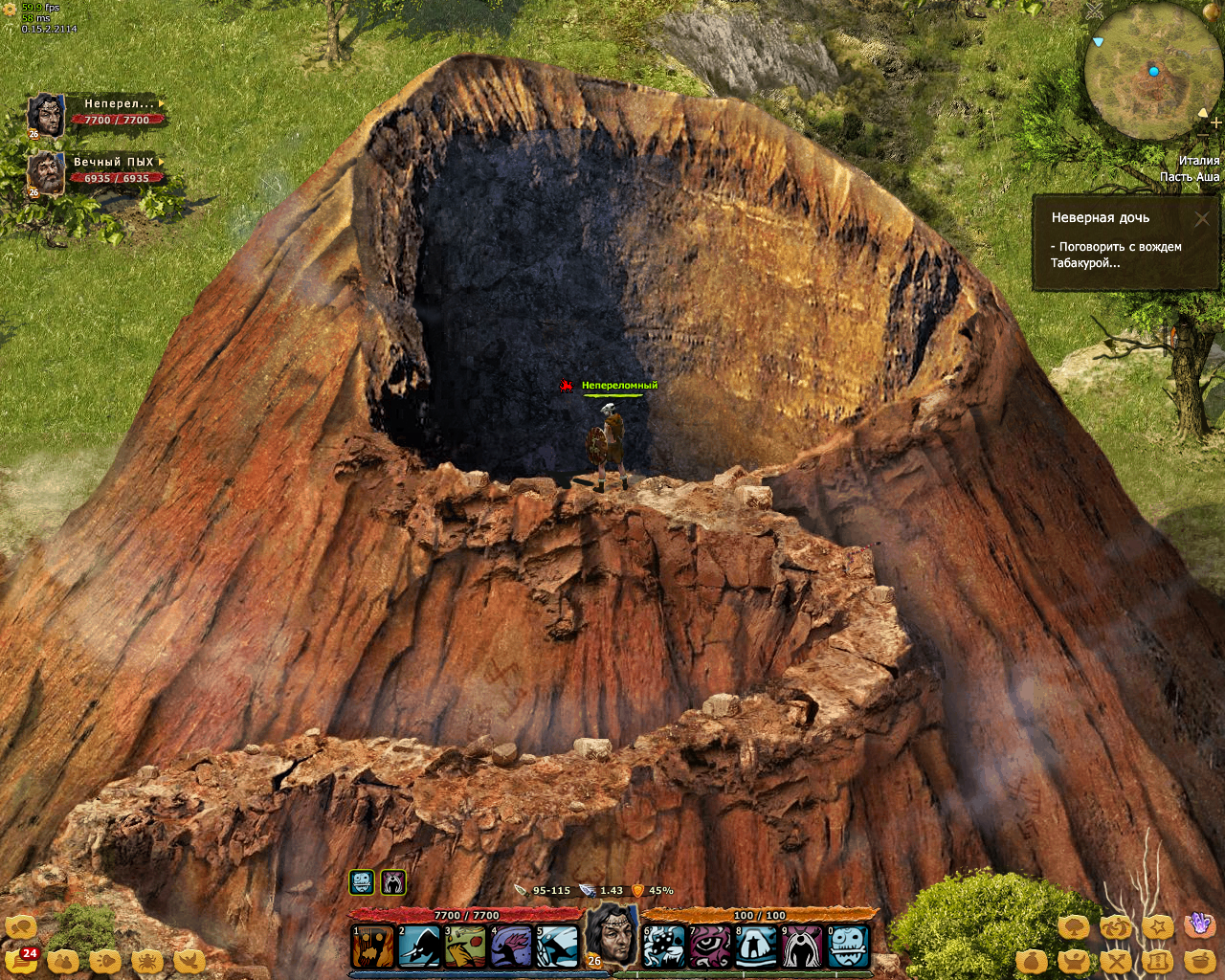Open the purple crystal shop button

[x=1200, y=924]
